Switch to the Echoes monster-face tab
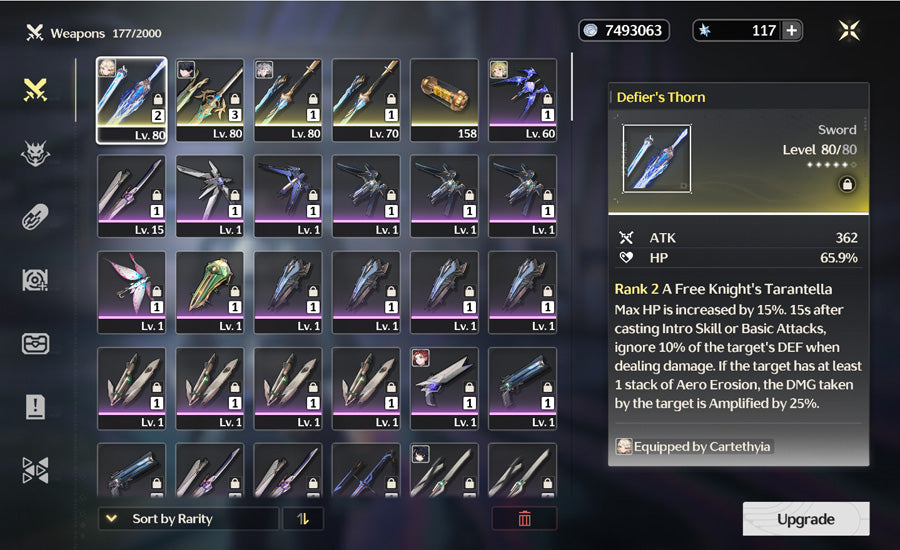Screen dimensions: 900x550 (x=36, y=153)
